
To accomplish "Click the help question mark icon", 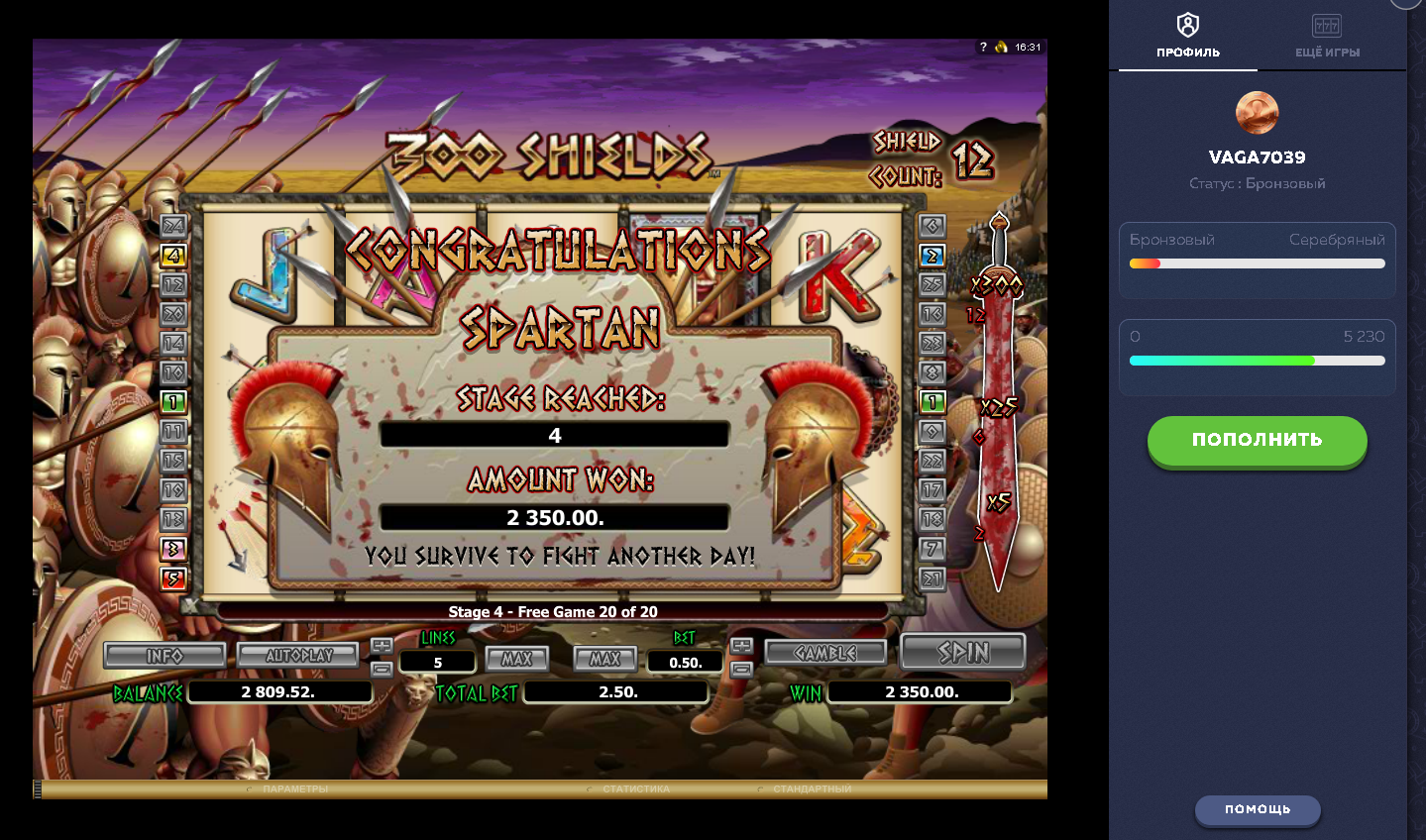I will (982, 45).
